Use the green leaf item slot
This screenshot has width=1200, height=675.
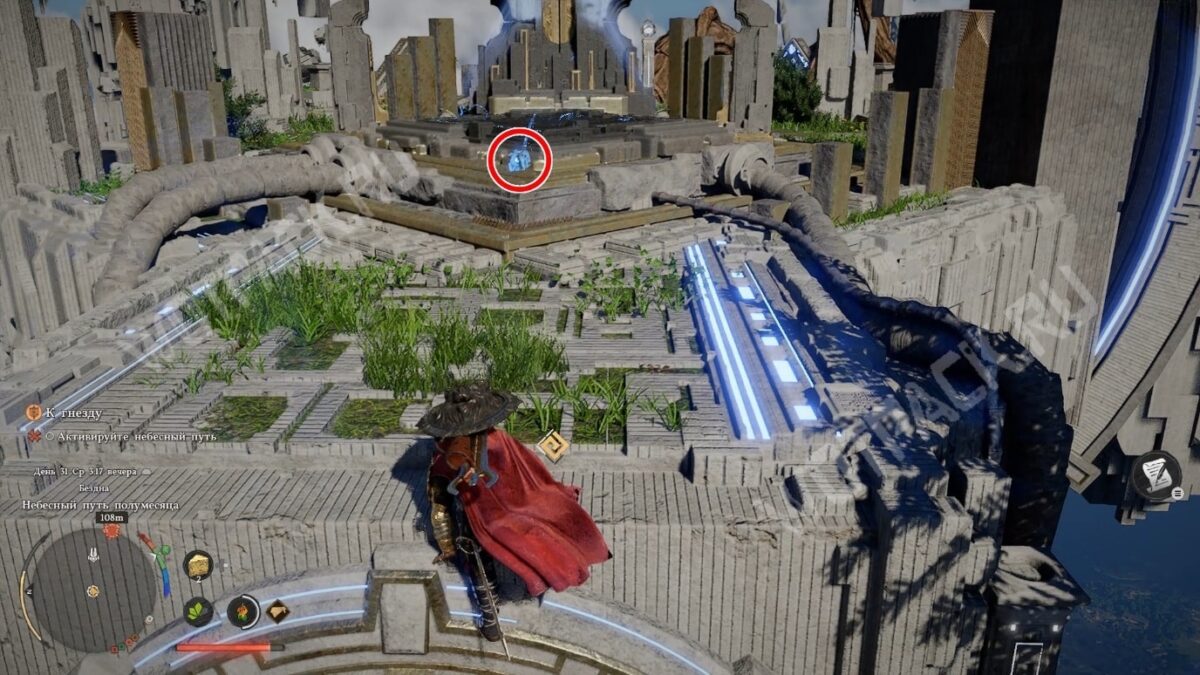(x=198, y=611)
